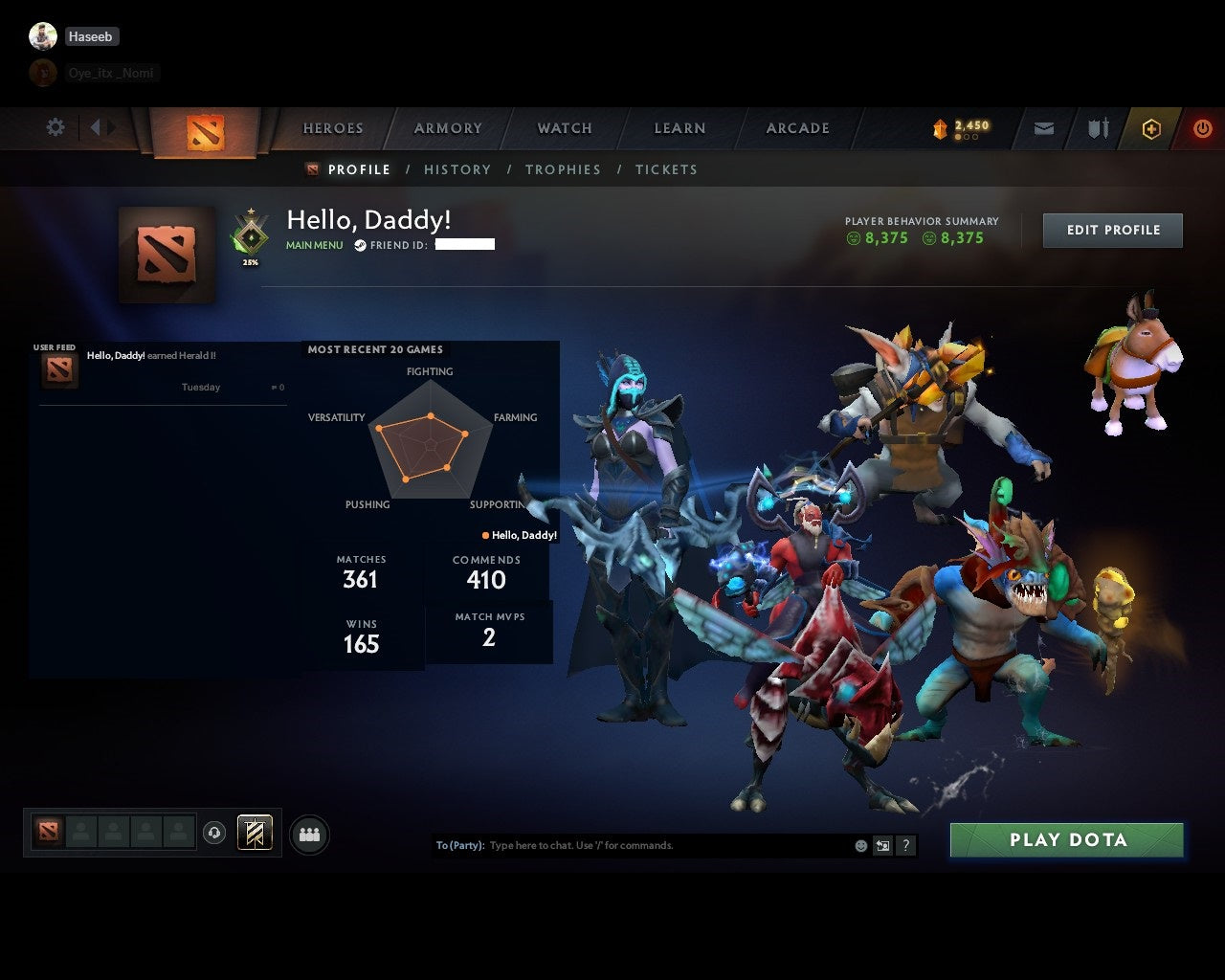The image size is (1225, 980).
Task: Open the mail notifications icon
Action: point(1043,128)
